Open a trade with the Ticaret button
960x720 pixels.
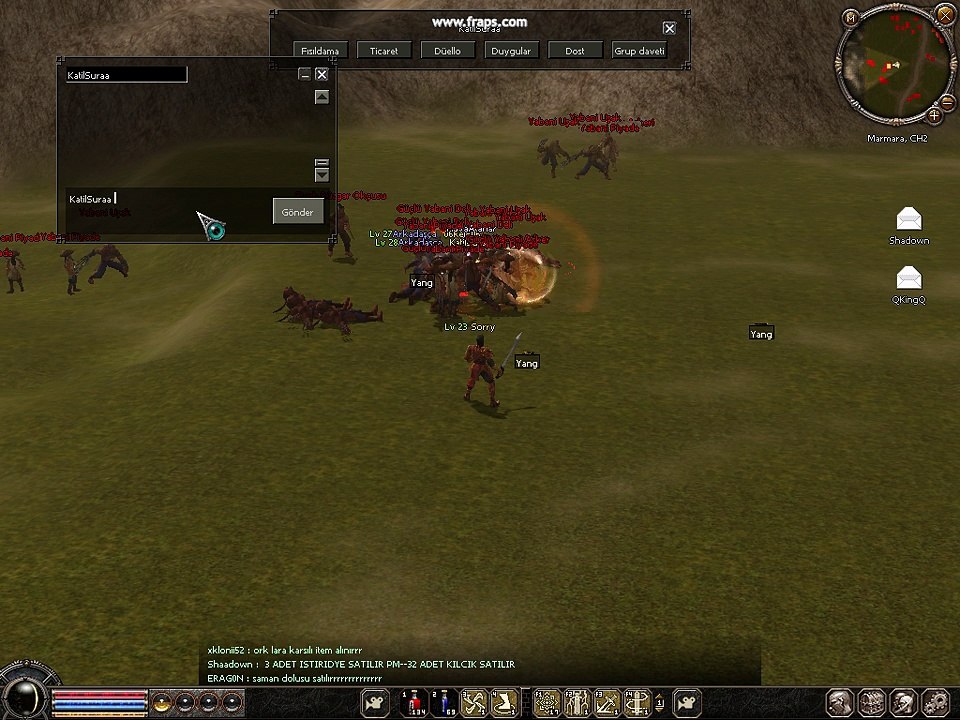point(384,50)
